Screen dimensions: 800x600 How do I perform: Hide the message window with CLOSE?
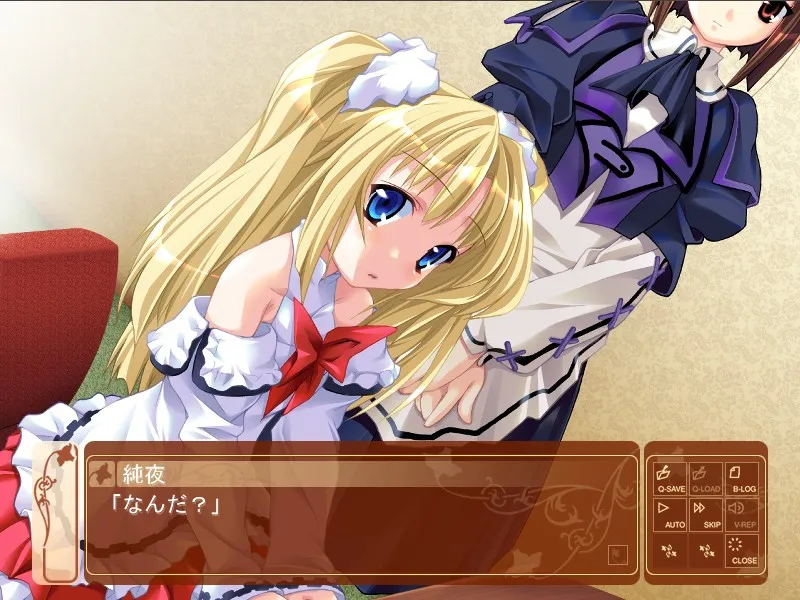coord(743,551)
